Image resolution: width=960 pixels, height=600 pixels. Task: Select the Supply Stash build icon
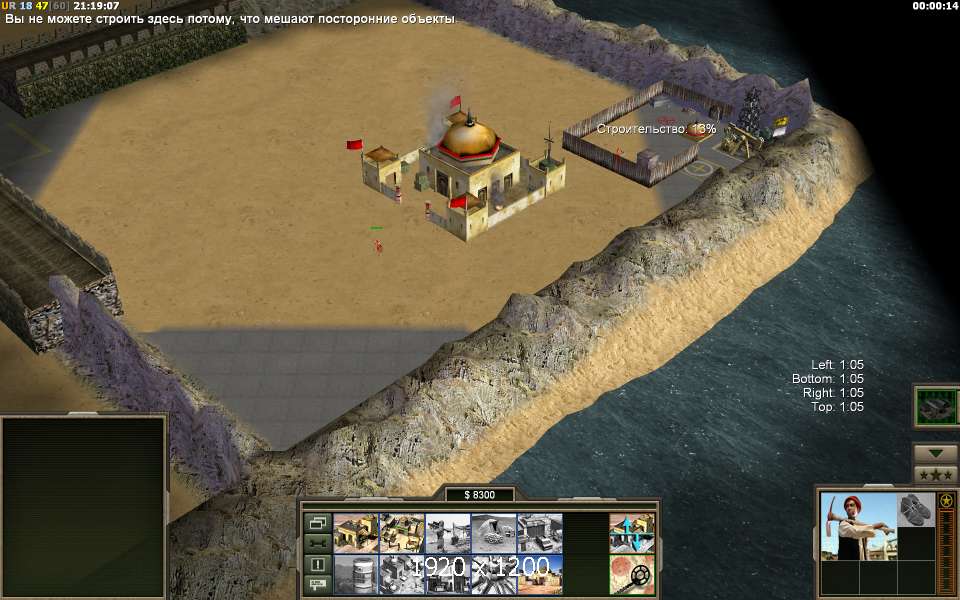point(355,533)
